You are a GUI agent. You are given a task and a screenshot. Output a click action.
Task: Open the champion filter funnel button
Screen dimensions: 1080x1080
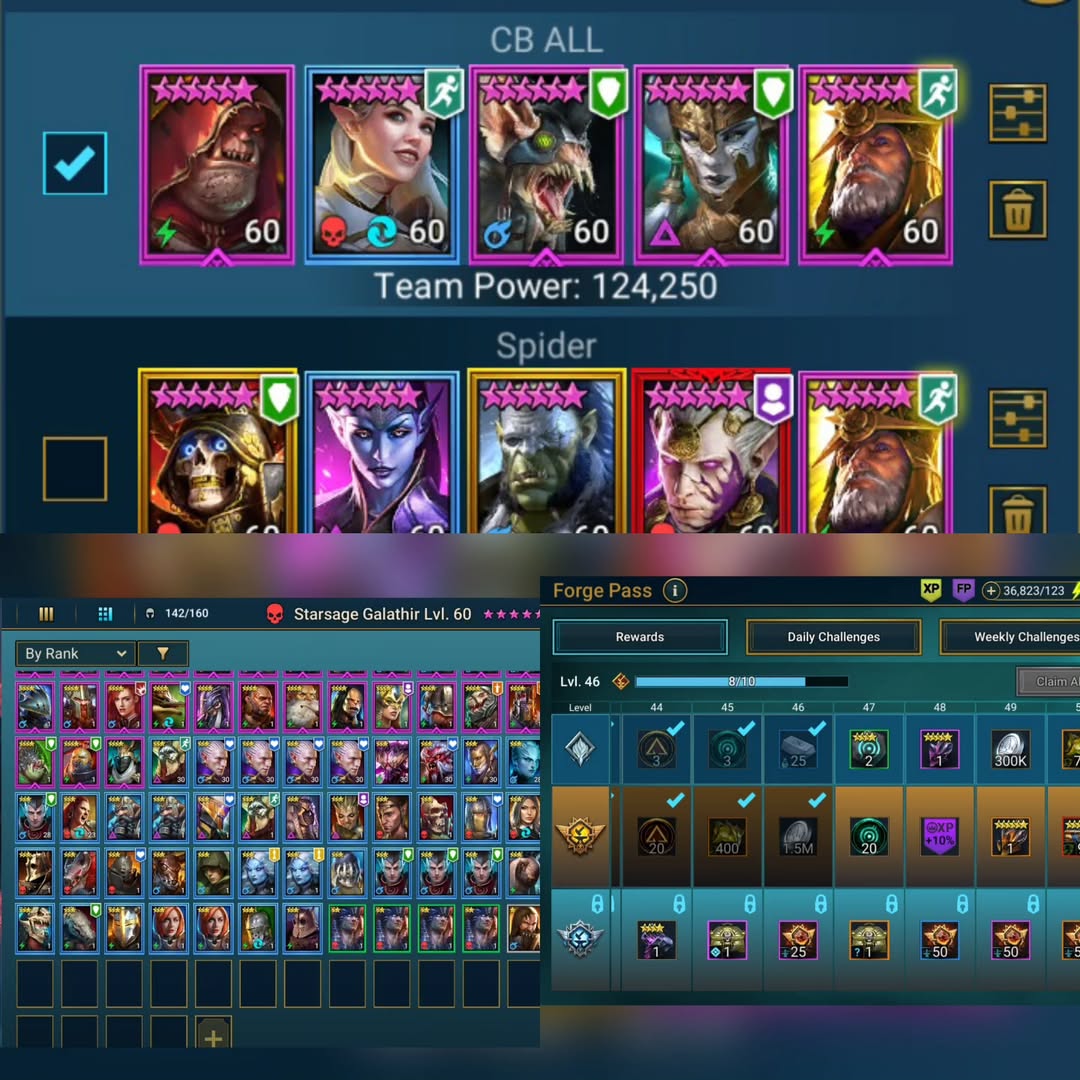162,654
